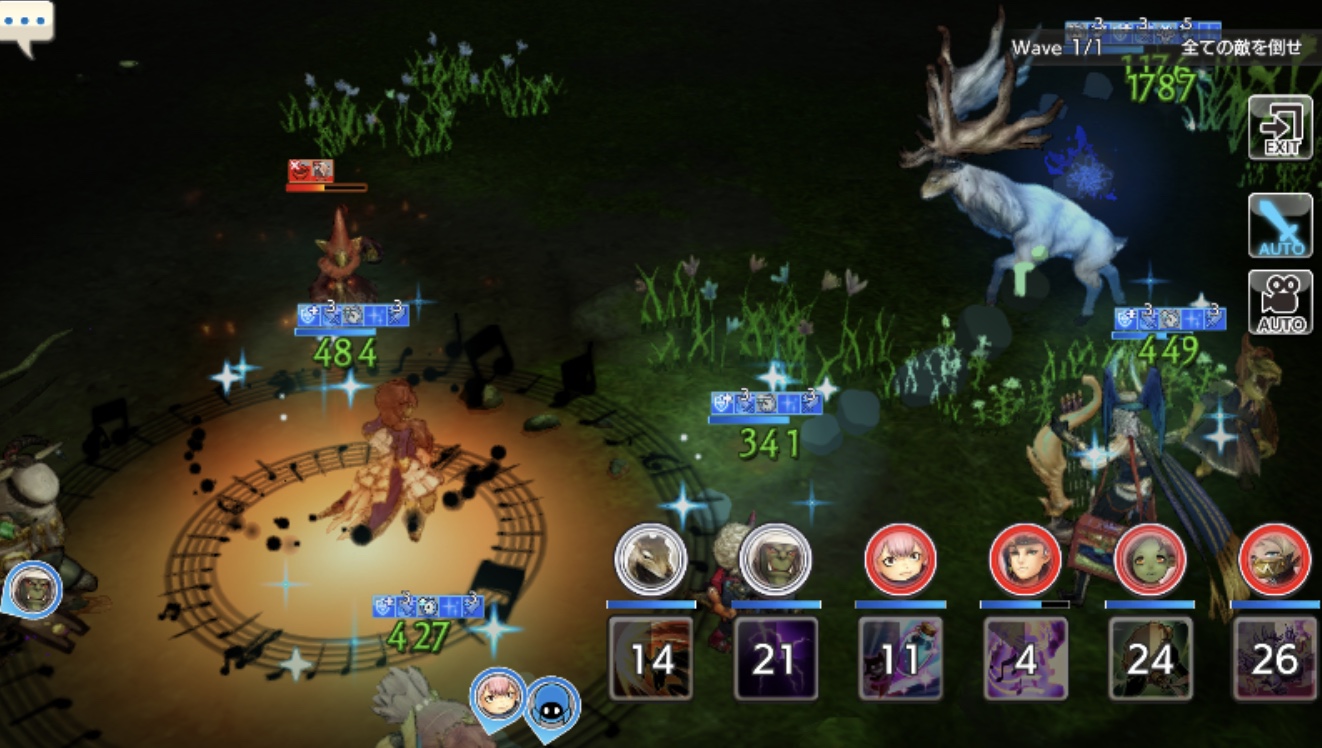Select the masked blonde character portrait
Image resolution: width=1322 pixels, height=748 pixels.
click(1274, 559)
